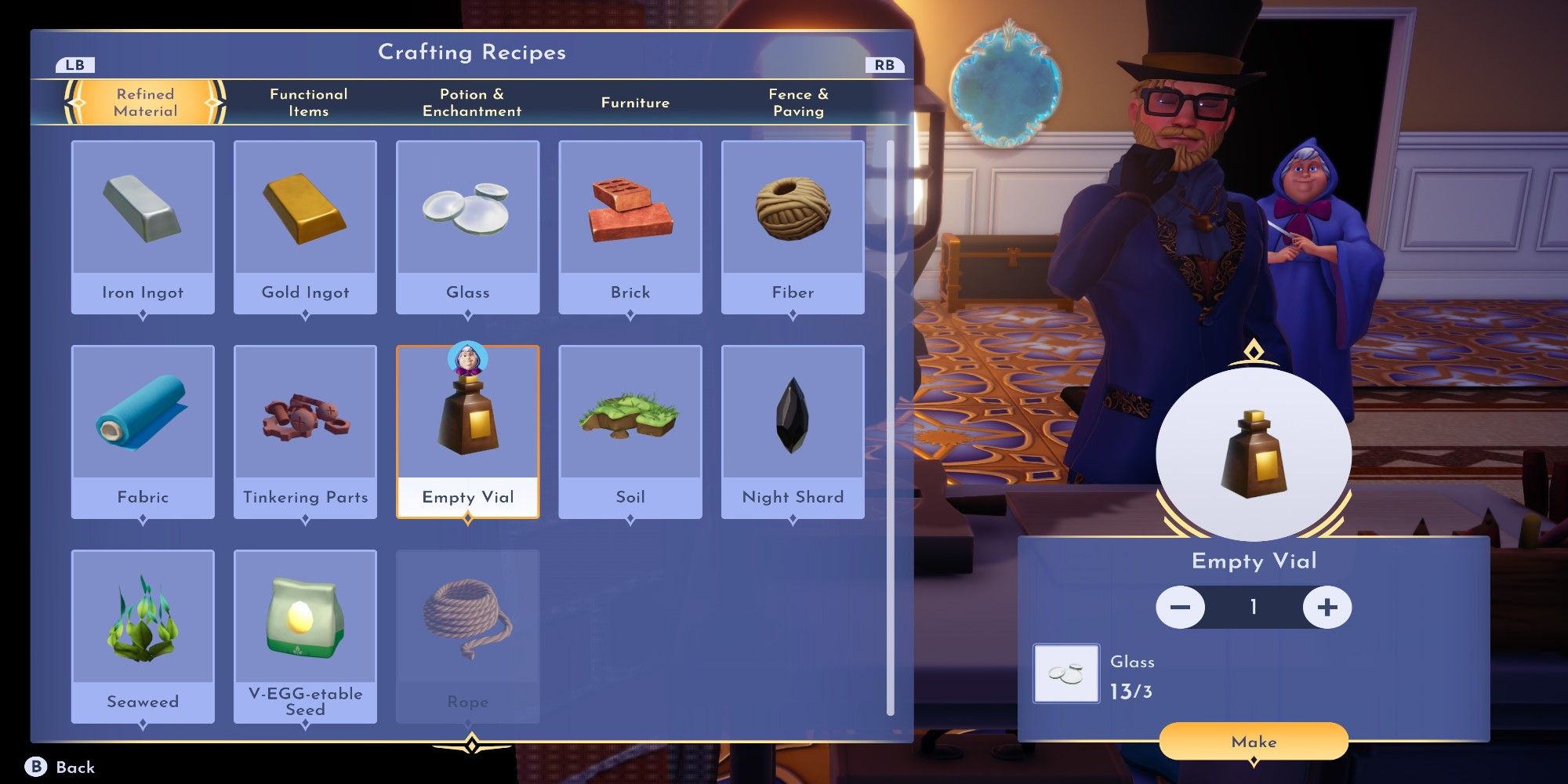
Task: Increase the Empty Vial craft quantity
Action: (1327, 607)
